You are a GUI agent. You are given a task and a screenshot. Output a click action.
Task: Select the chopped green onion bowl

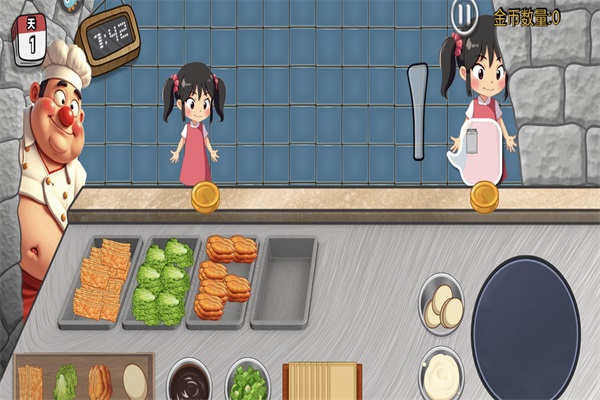point(247,381)
